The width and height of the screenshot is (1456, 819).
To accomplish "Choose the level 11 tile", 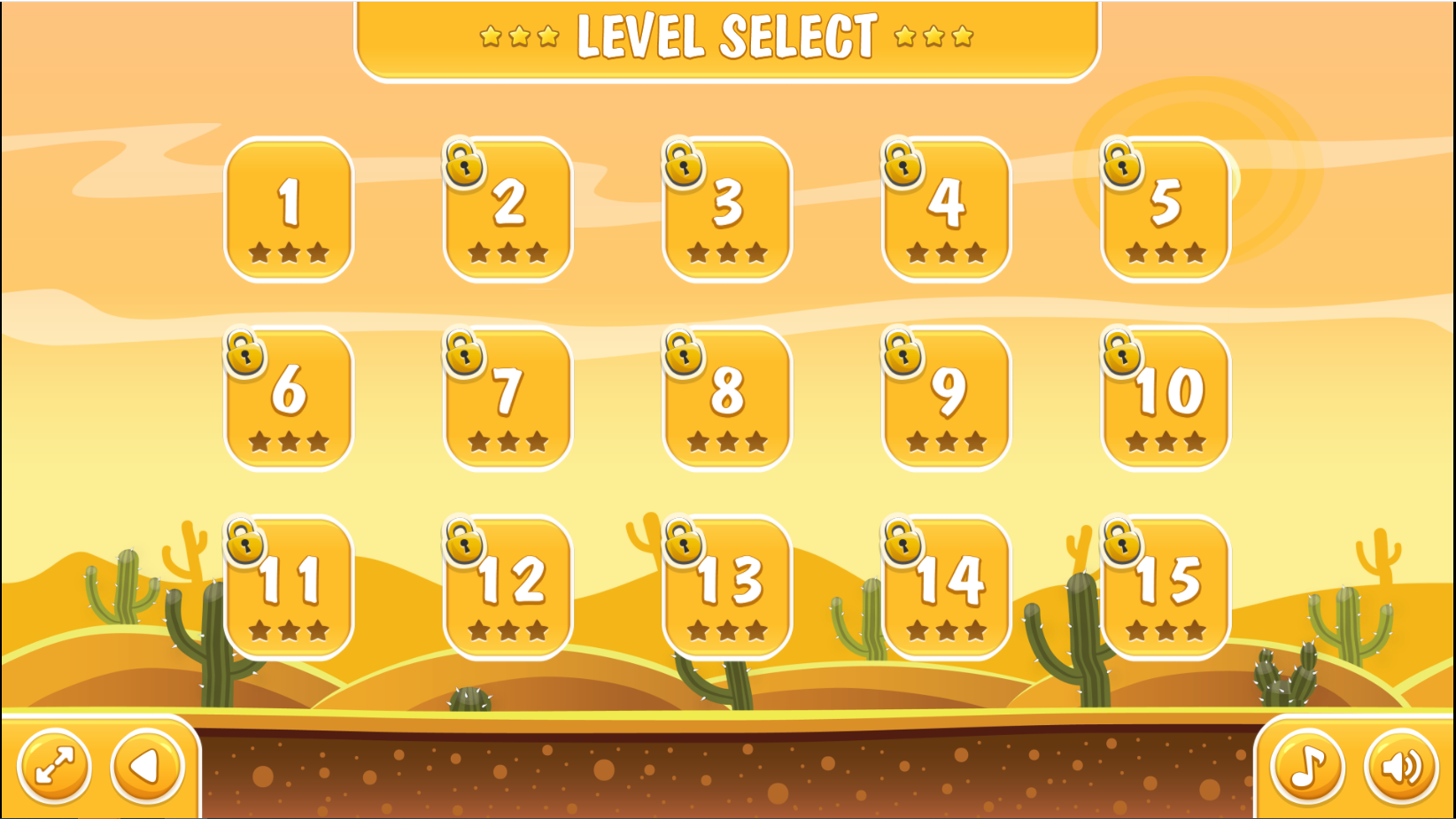I will [x=289, y=588].
